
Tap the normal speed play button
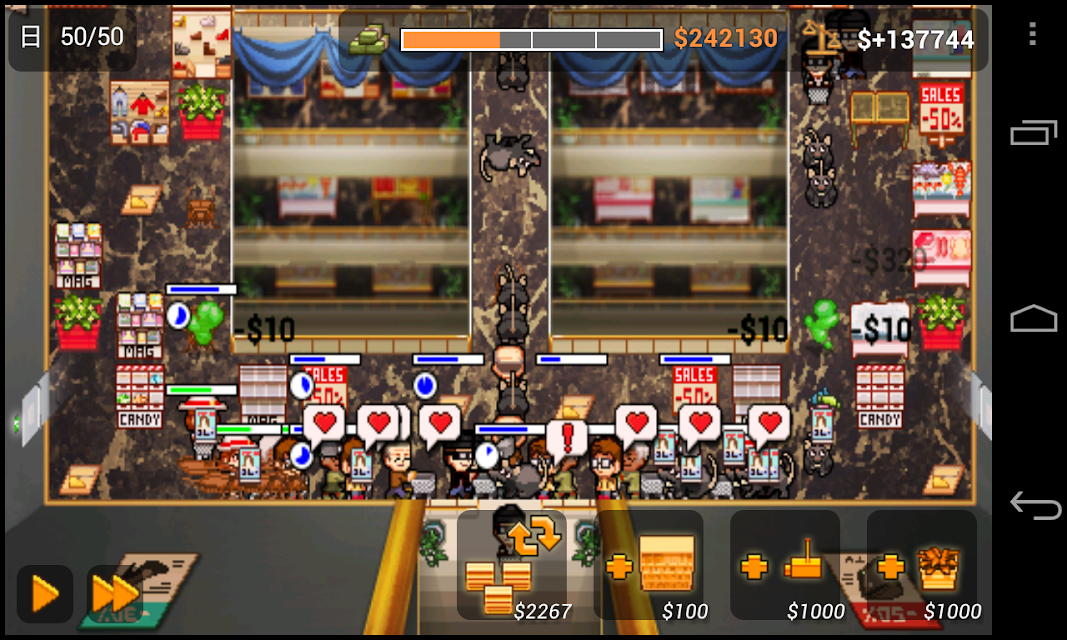pos(45,594)
